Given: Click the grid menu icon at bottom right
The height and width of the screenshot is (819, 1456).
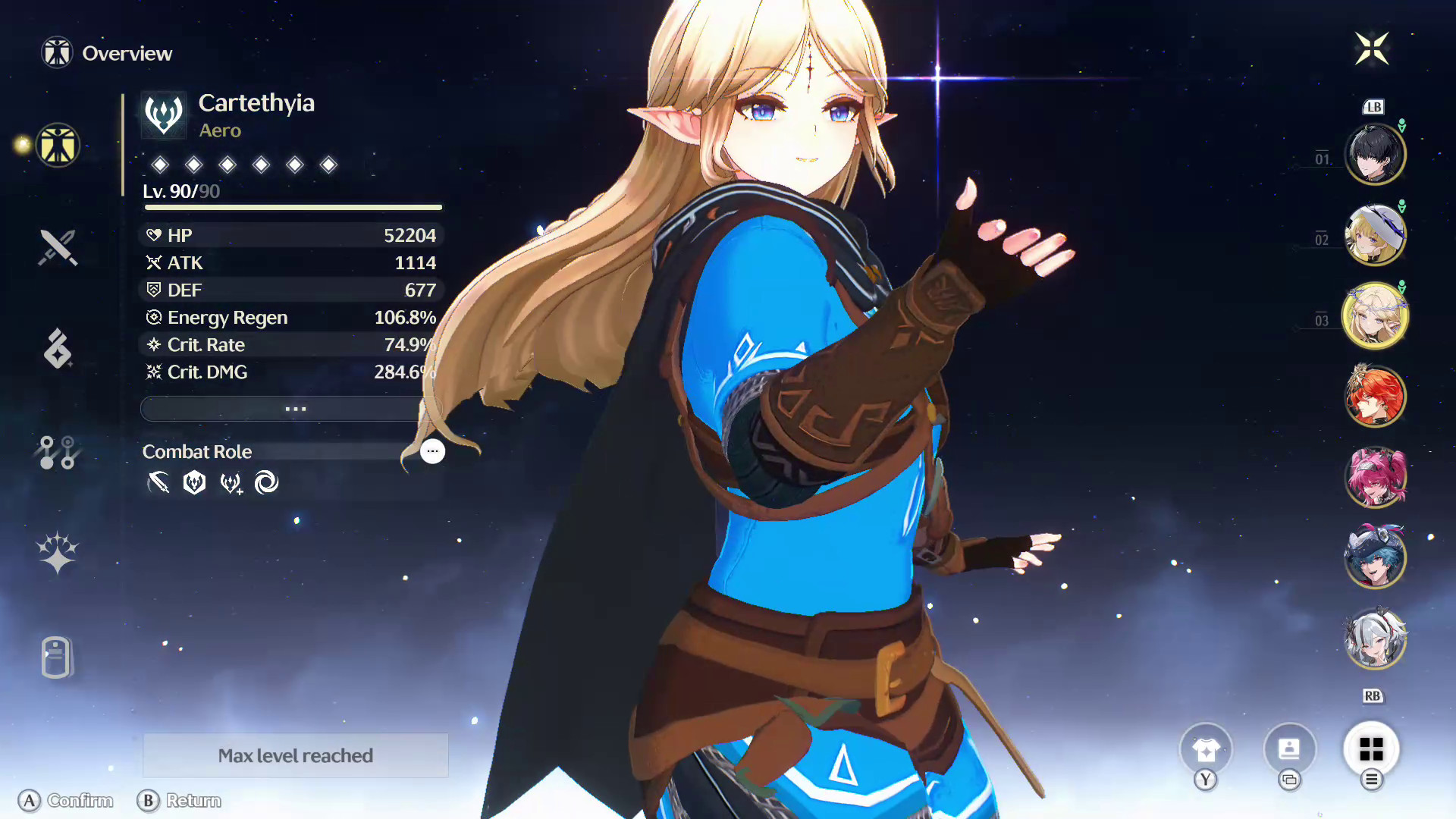Looking at the screenshot, I should 1370,748.
